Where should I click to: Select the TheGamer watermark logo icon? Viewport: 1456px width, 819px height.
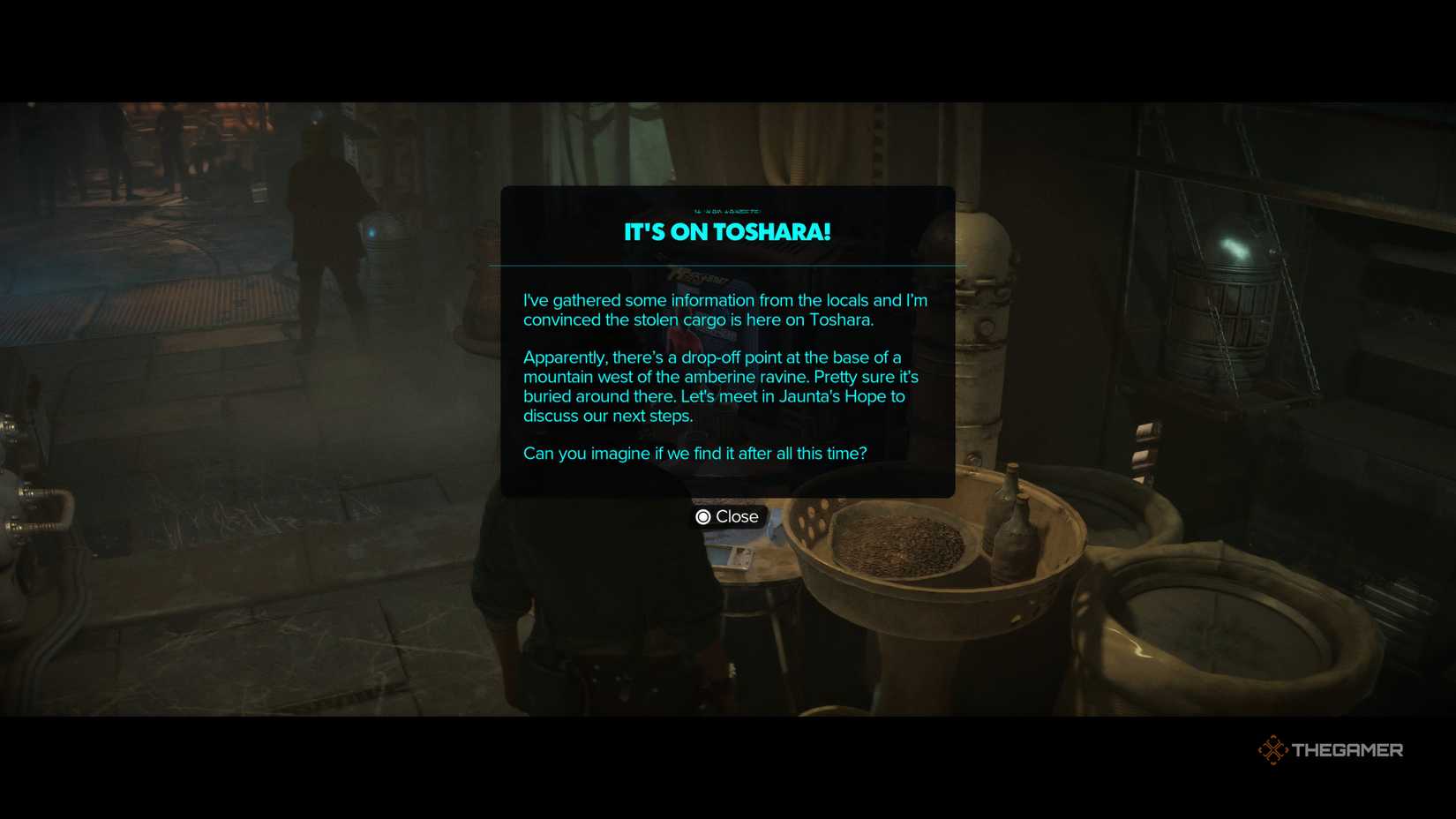coord(1273,749)
